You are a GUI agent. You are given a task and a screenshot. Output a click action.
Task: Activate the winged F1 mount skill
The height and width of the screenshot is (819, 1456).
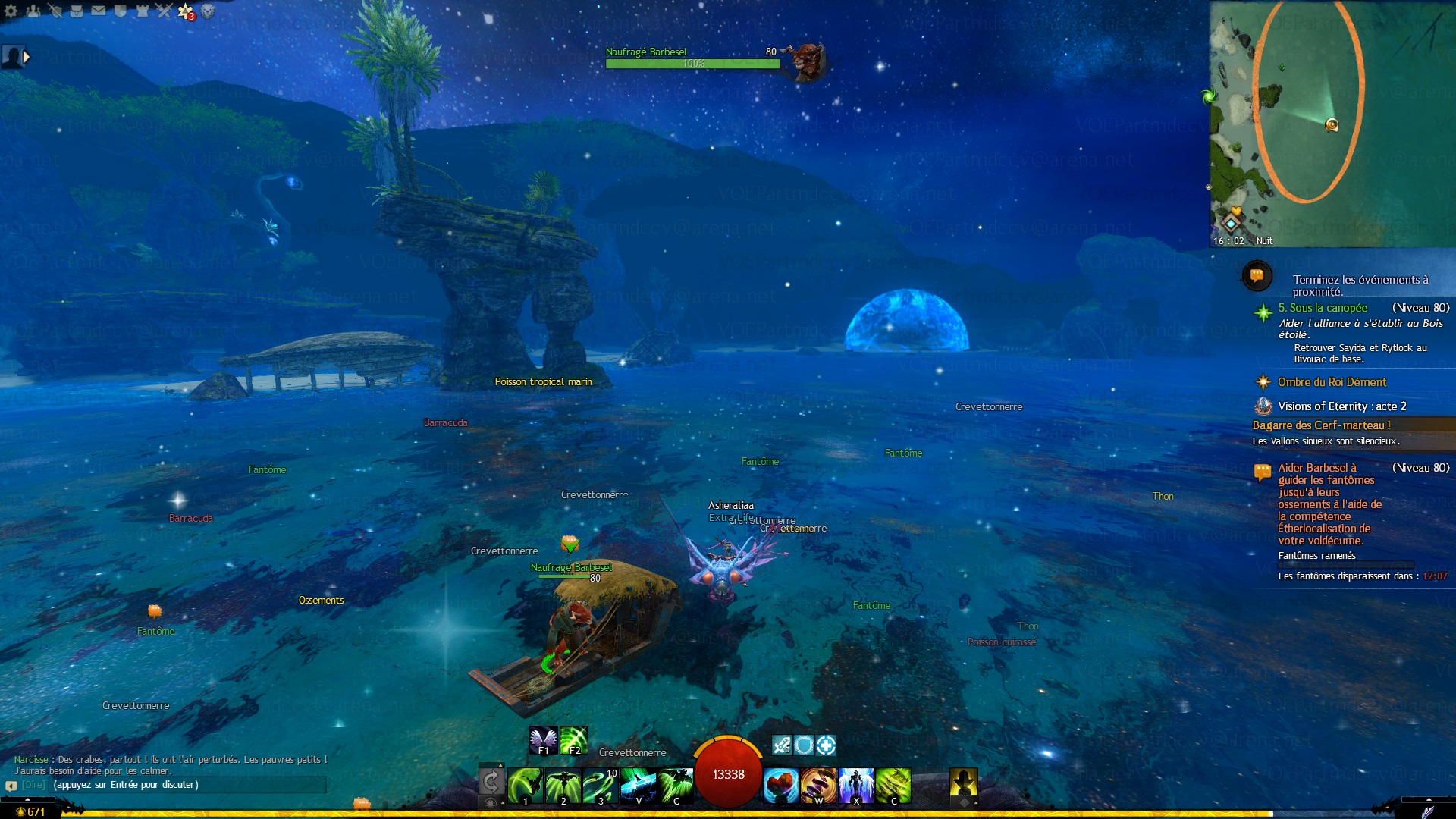click(x=543, y=740)
